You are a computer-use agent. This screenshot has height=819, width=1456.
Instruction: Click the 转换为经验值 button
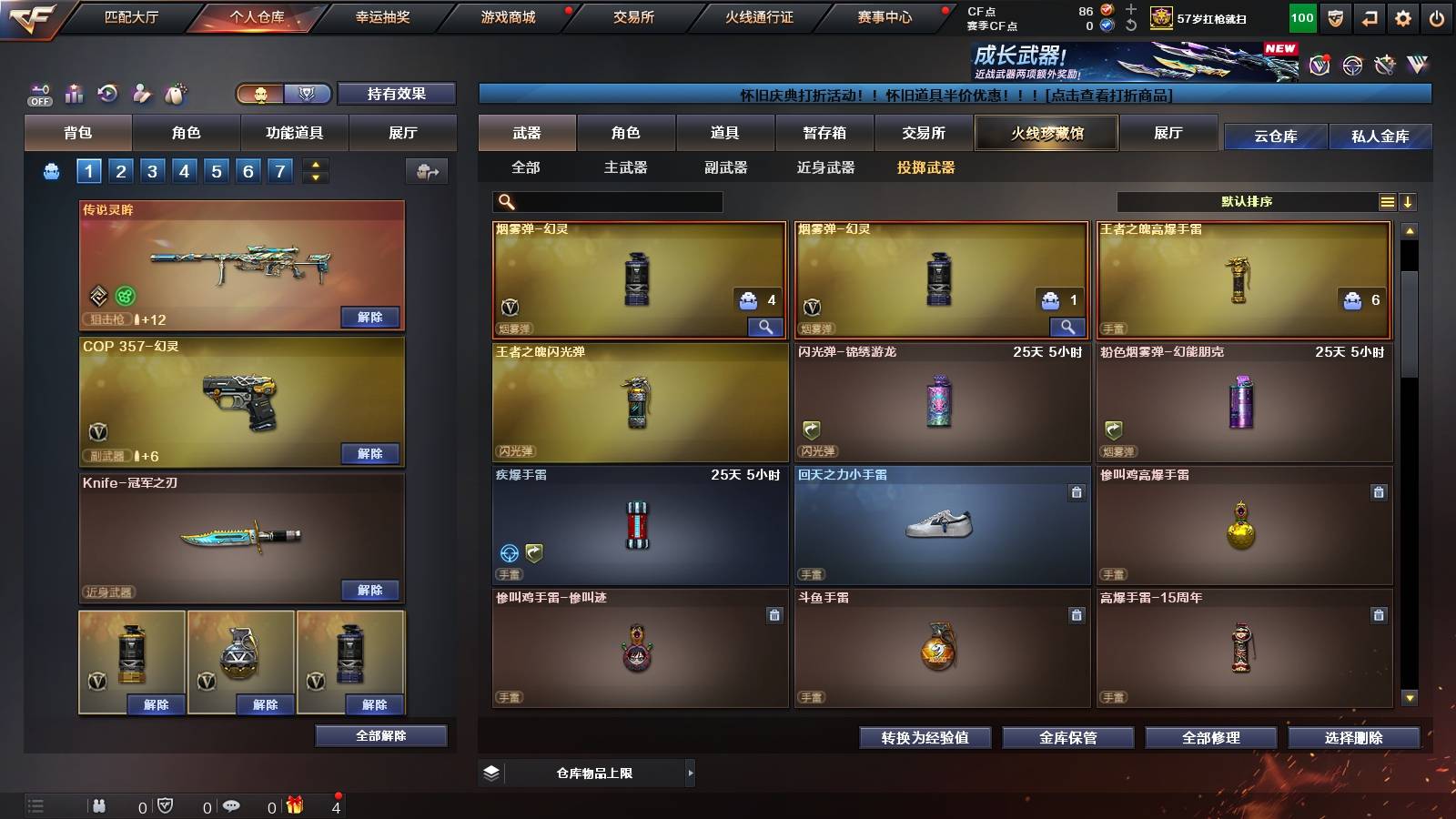coord(925,738)
